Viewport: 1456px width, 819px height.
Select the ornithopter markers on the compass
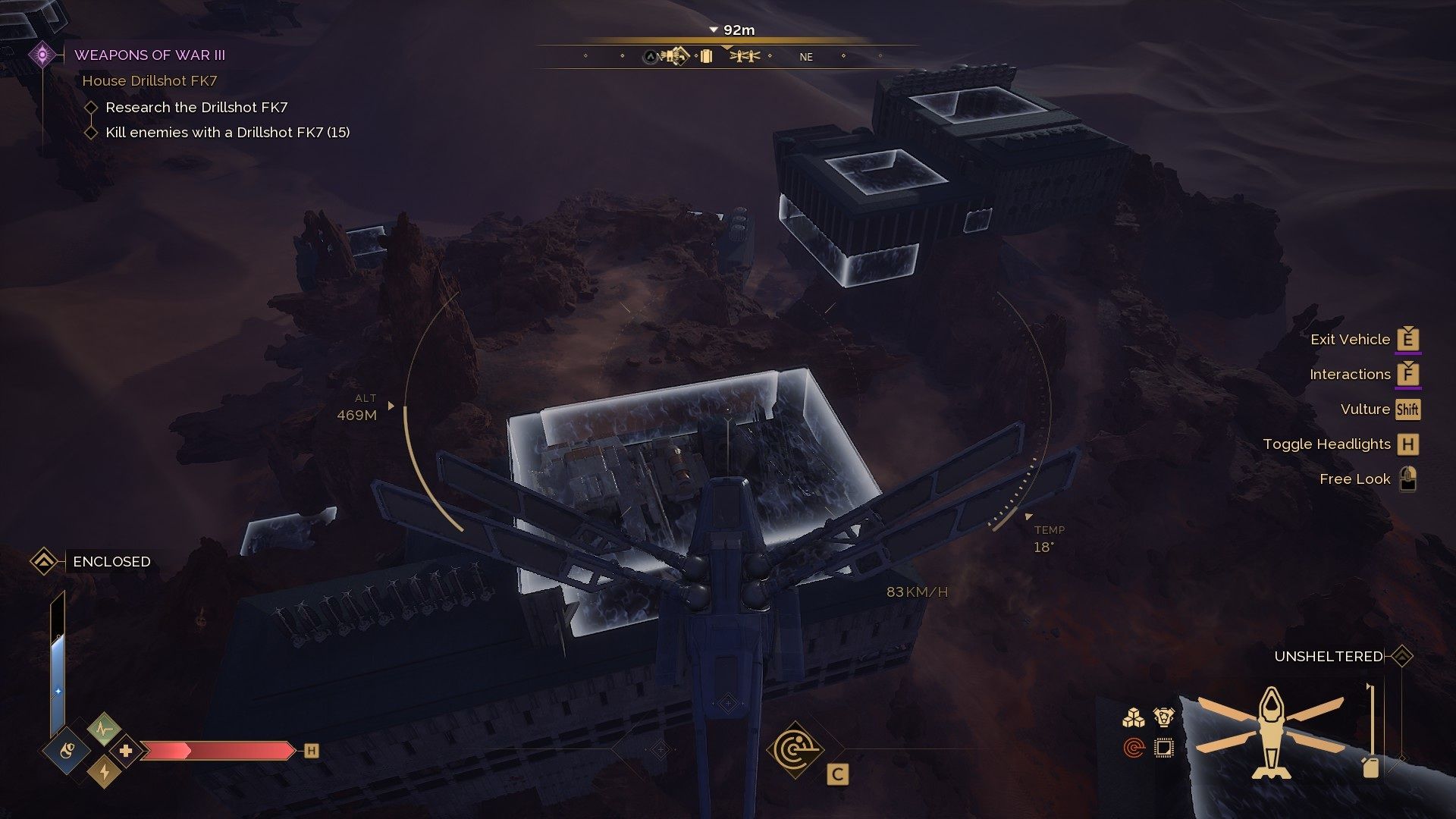(x=745, y=56)
